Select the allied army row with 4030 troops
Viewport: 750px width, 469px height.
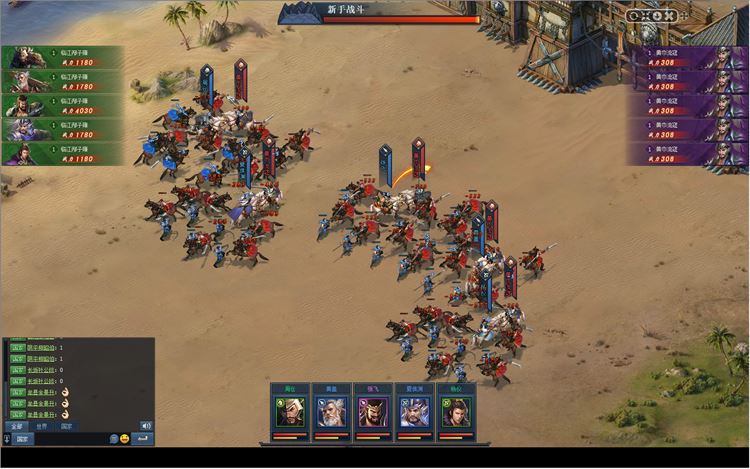(62, 107)
